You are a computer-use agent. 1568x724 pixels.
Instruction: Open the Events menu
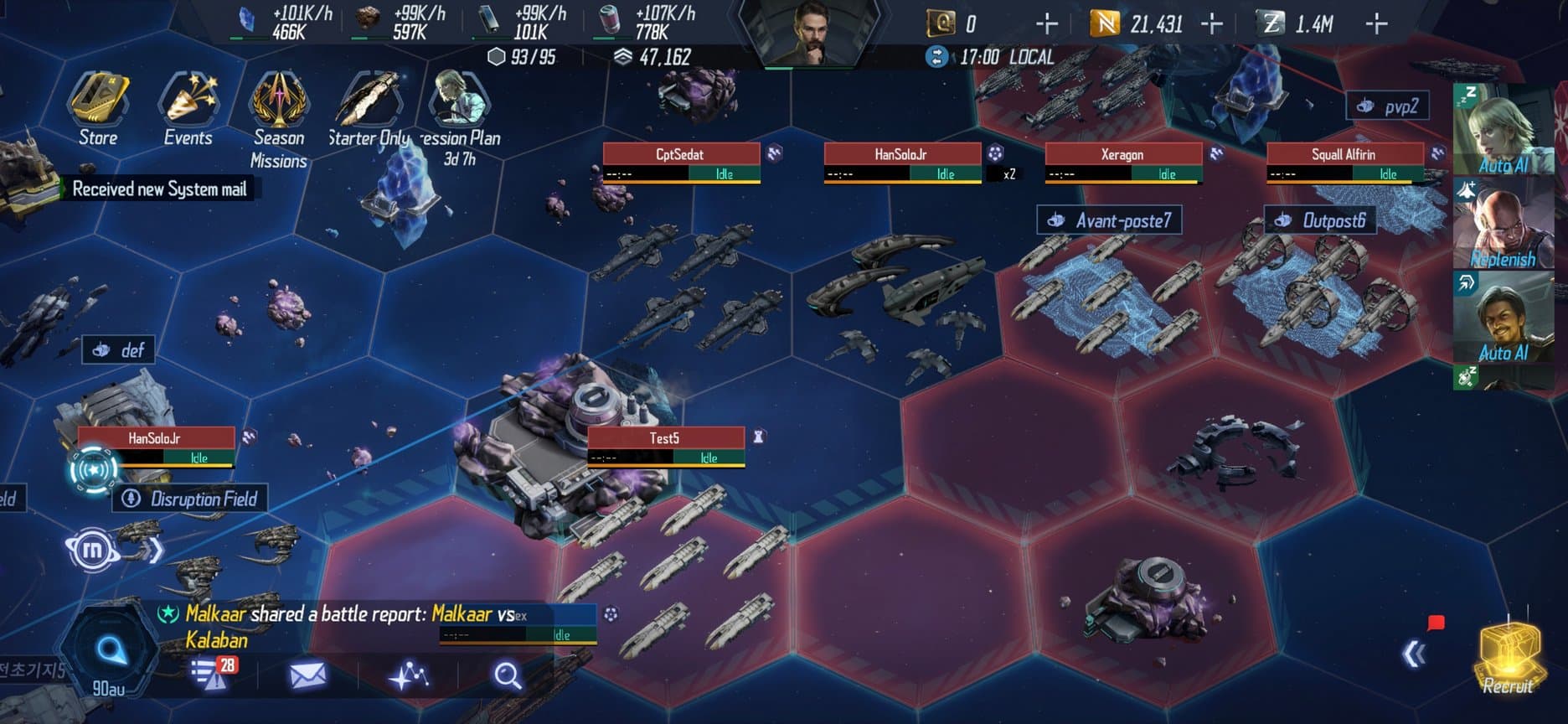(x=188, y=109)
